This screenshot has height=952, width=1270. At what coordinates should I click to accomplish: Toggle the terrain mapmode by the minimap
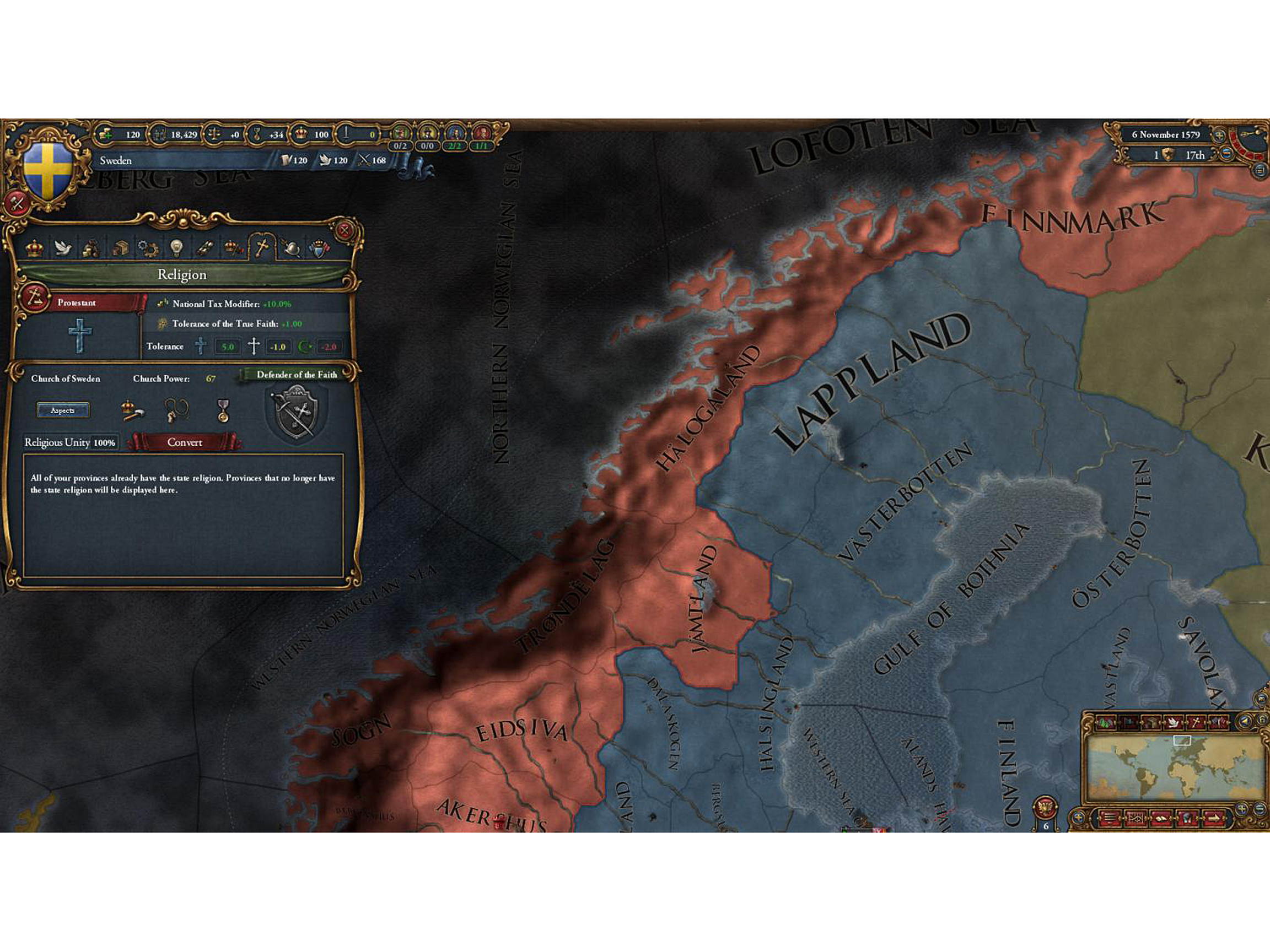tap(1105, 722)
